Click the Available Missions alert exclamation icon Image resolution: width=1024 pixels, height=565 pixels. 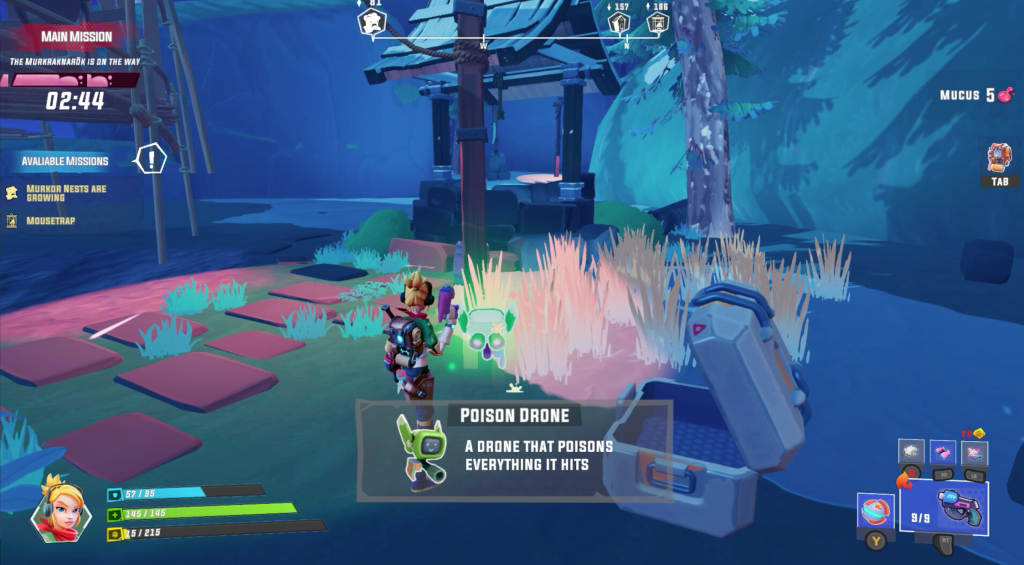click(151, 158)
